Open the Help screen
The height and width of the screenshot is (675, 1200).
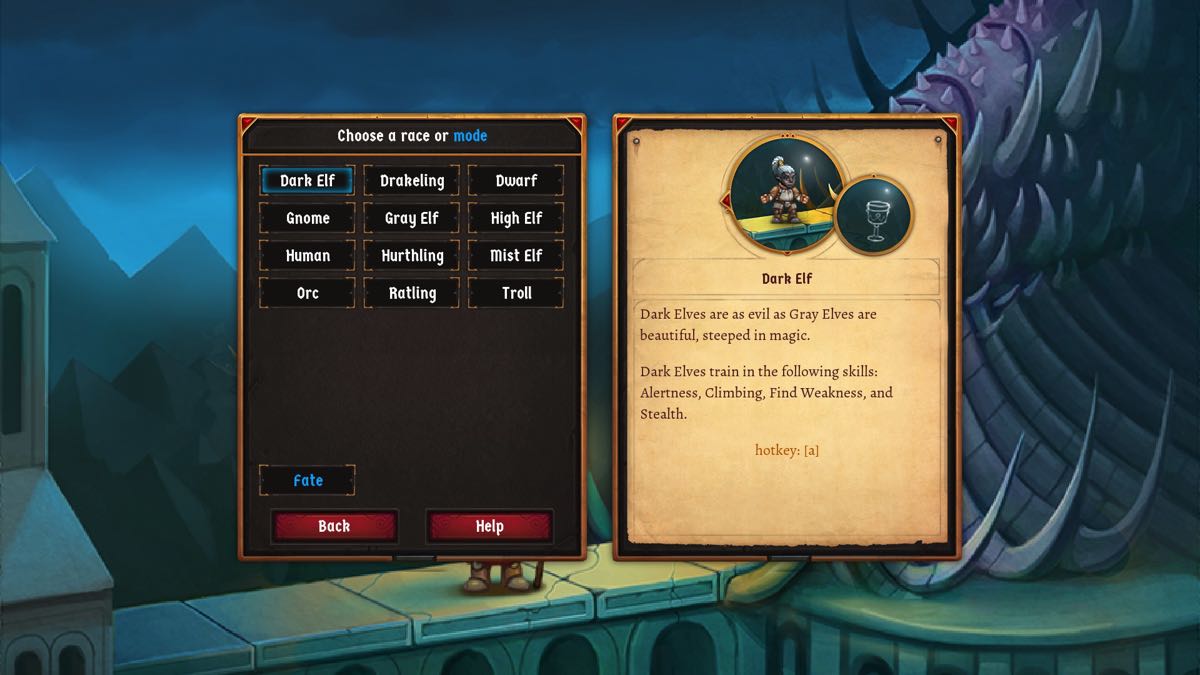coord(489,526)
